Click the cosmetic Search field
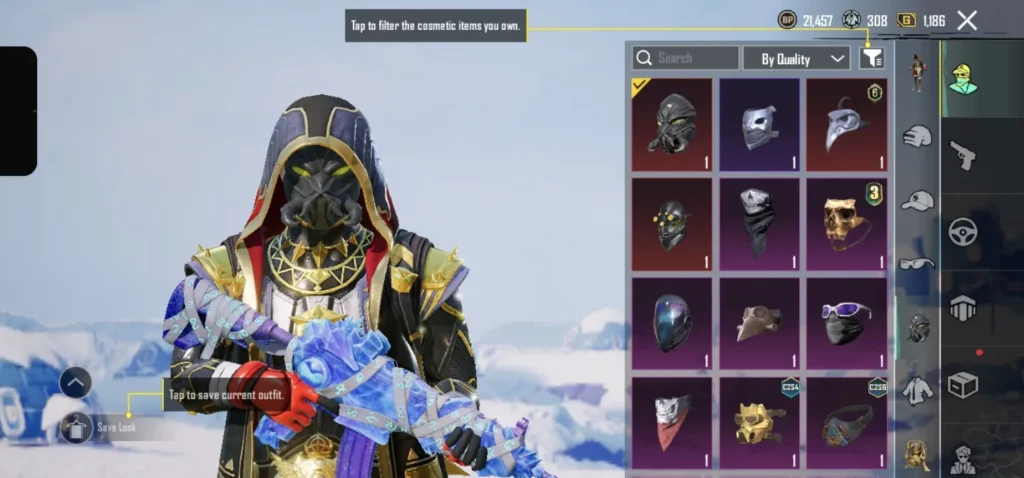This screenshot has width=1024, height=478. (x=686, y=58)
